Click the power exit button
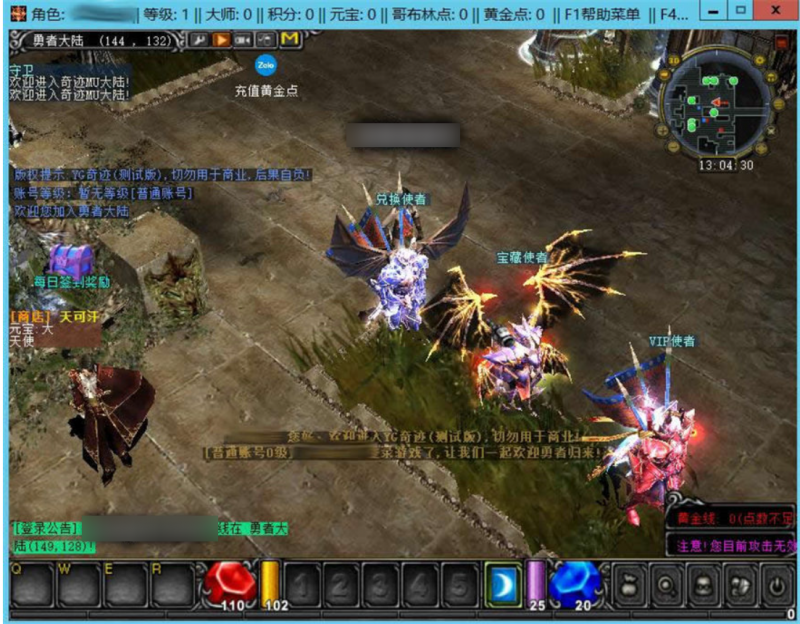This screenshot has width=800, height=624. (777, 584)
